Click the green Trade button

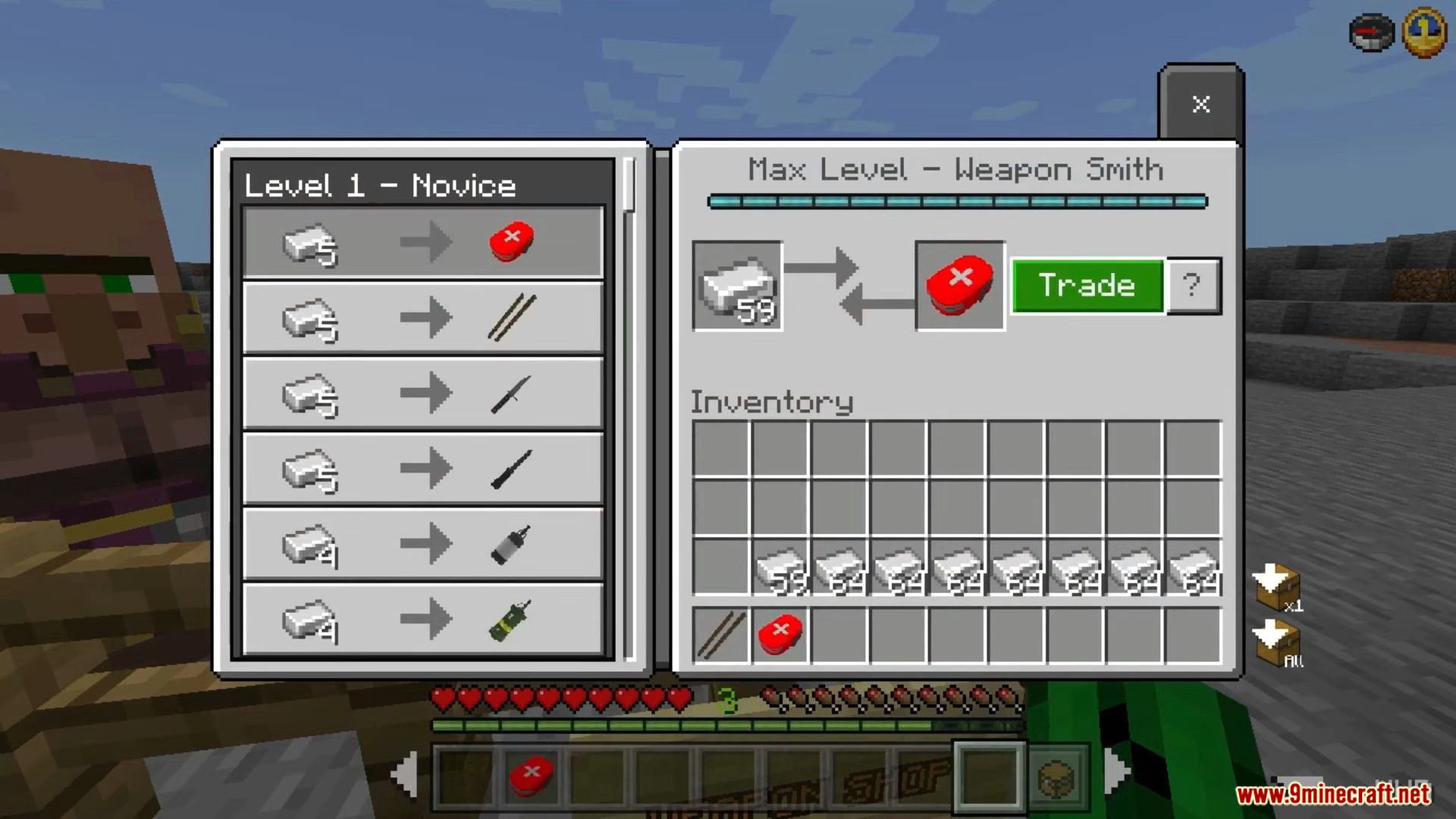(x=1087, y=286)
